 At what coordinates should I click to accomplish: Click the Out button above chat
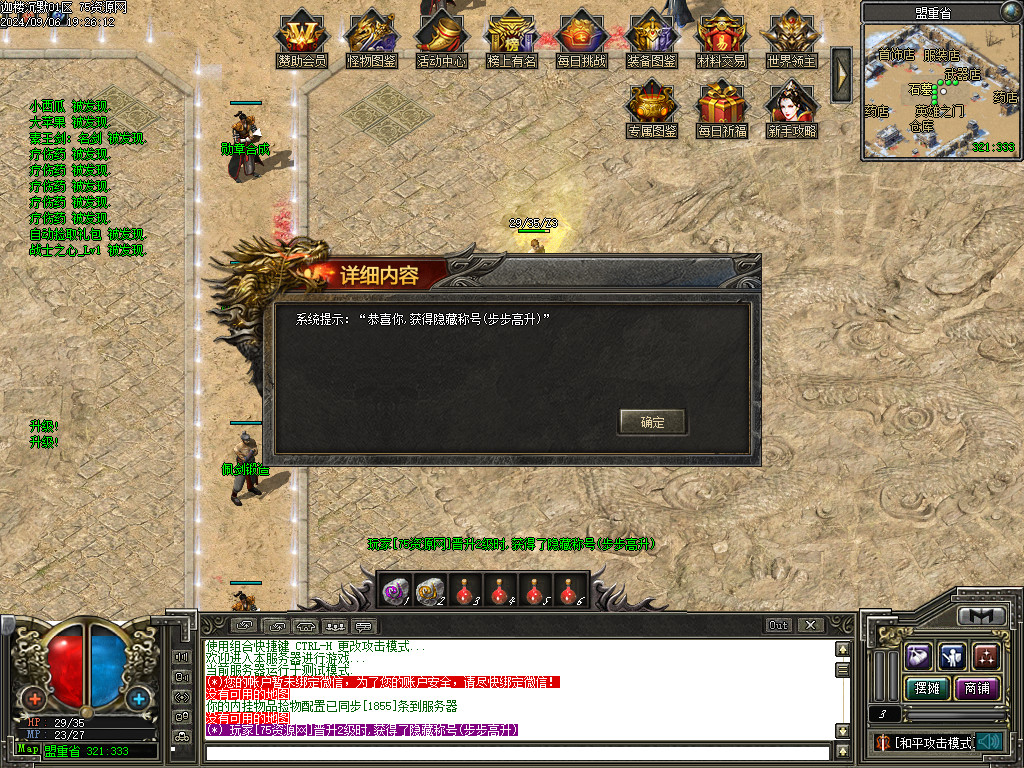(779, 625)
